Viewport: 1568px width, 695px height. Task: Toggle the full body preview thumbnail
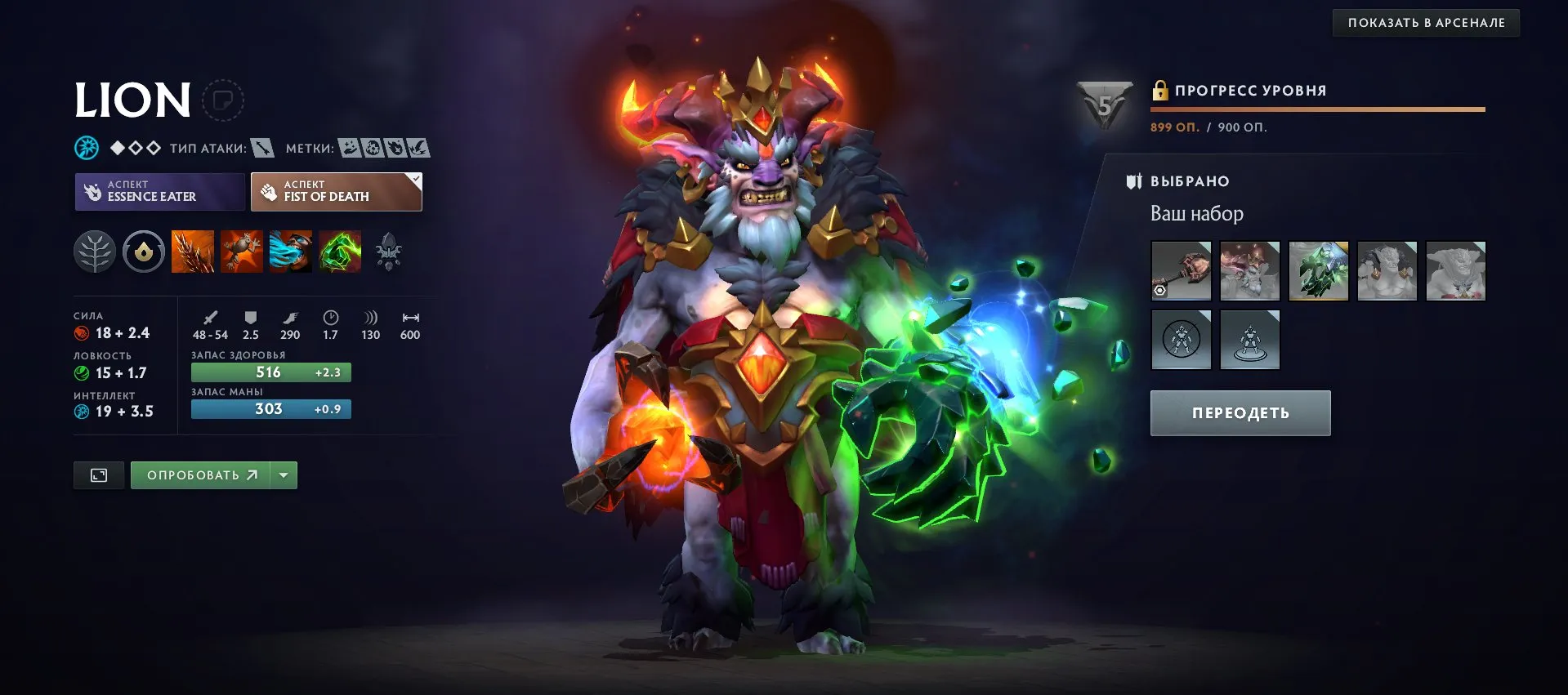pyautogui.click(x=98, y=474)
